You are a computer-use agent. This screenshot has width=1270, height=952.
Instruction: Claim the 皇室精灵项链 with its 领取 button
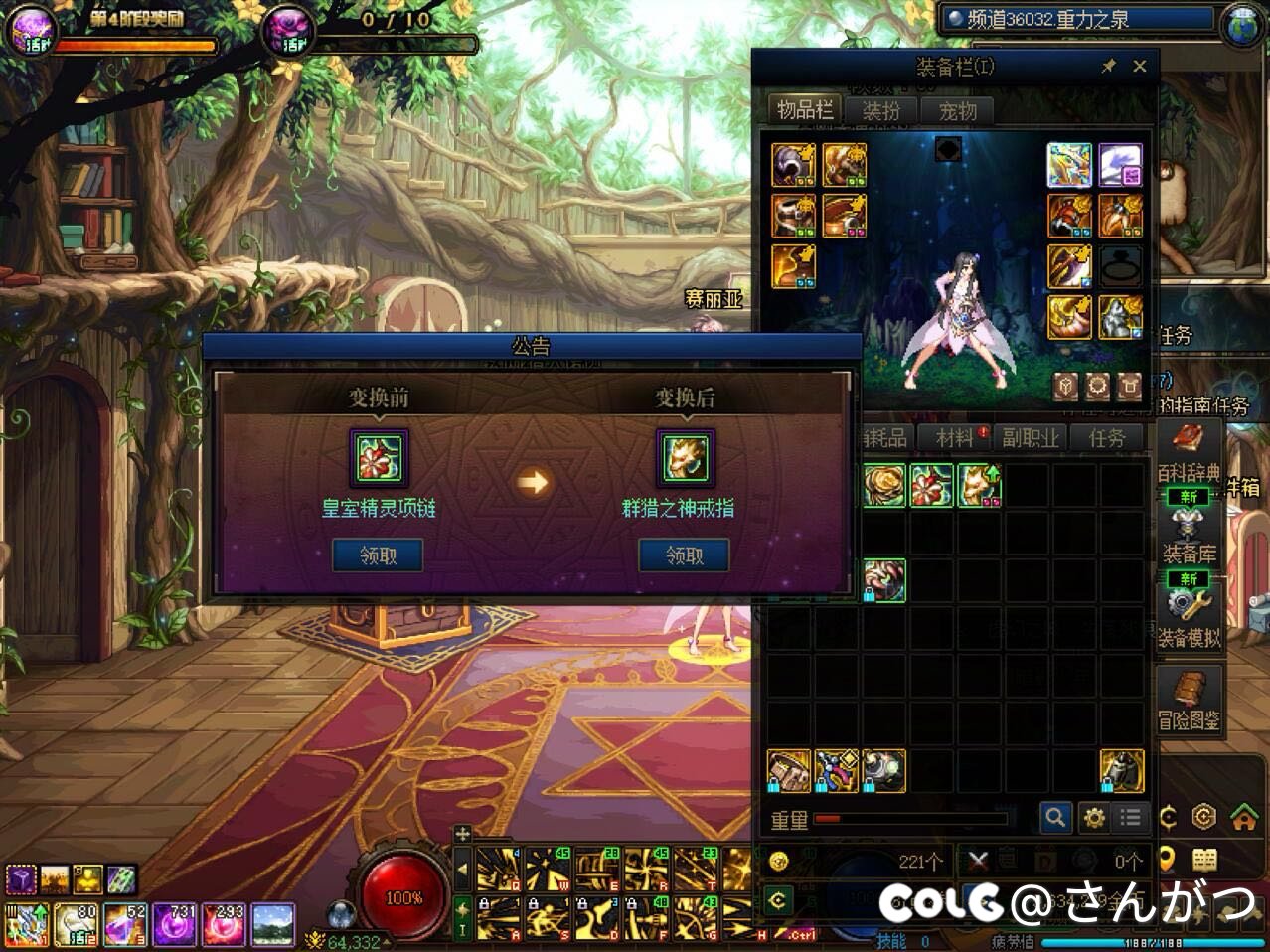click(378, 555)
